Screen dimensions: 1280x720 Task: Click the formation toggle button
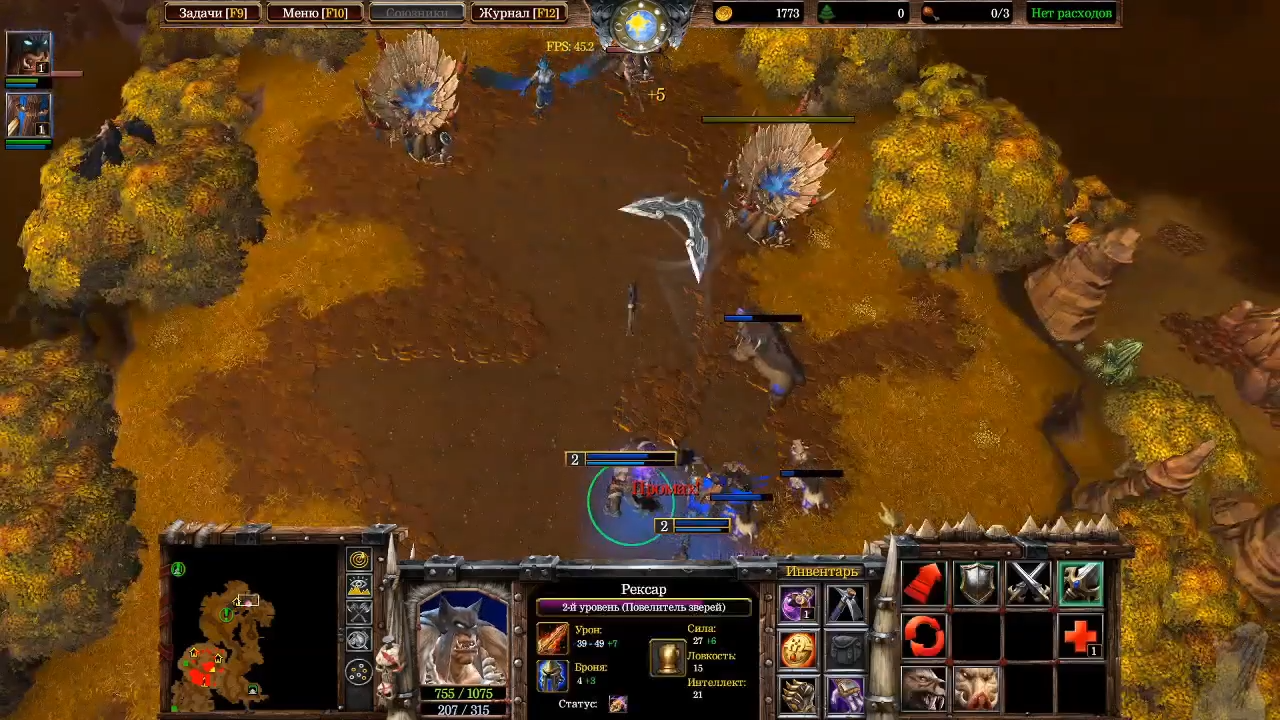358,672
